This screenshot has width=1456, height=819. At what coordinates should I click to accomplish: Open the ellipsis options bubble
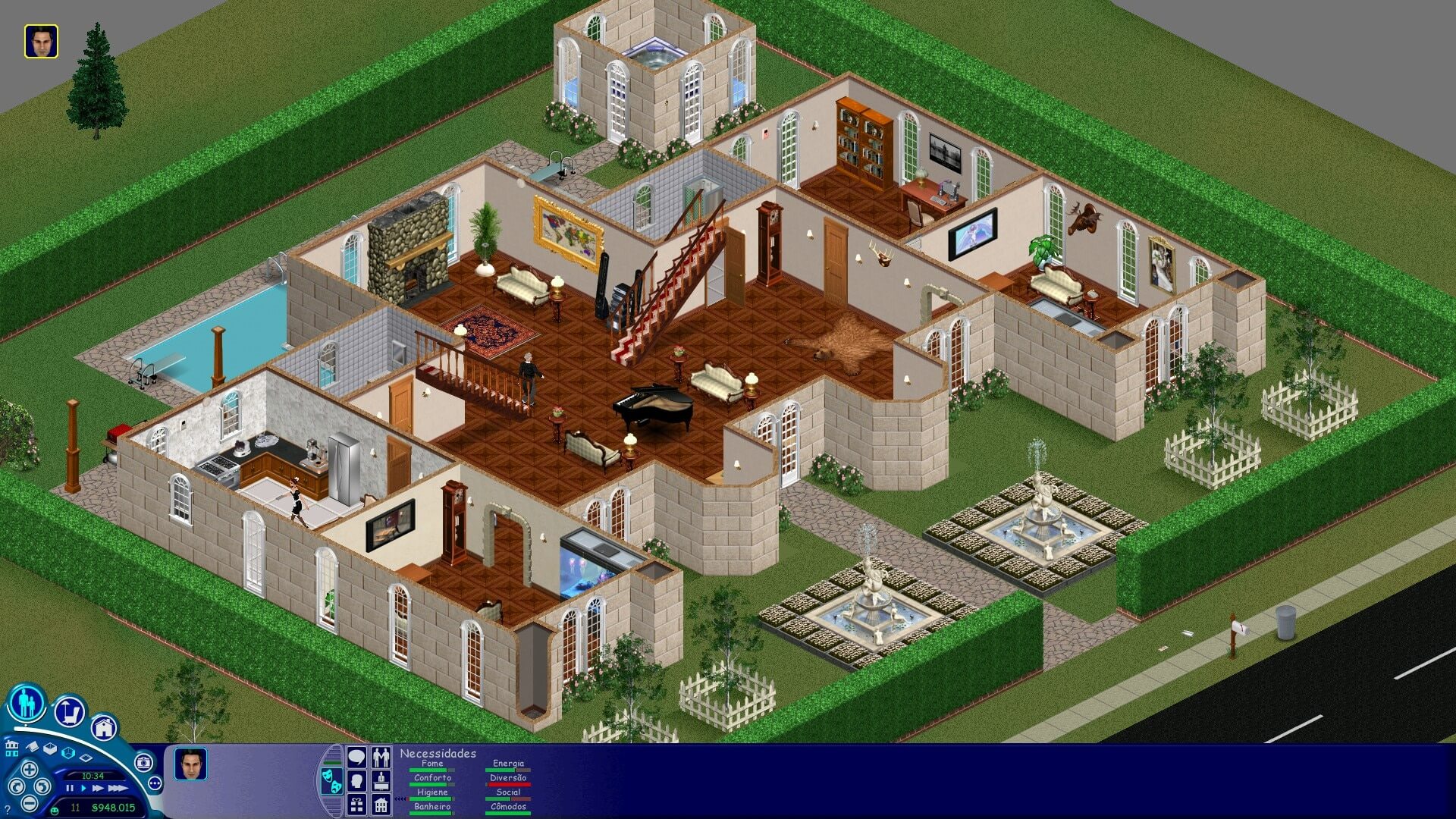(155, 784)
